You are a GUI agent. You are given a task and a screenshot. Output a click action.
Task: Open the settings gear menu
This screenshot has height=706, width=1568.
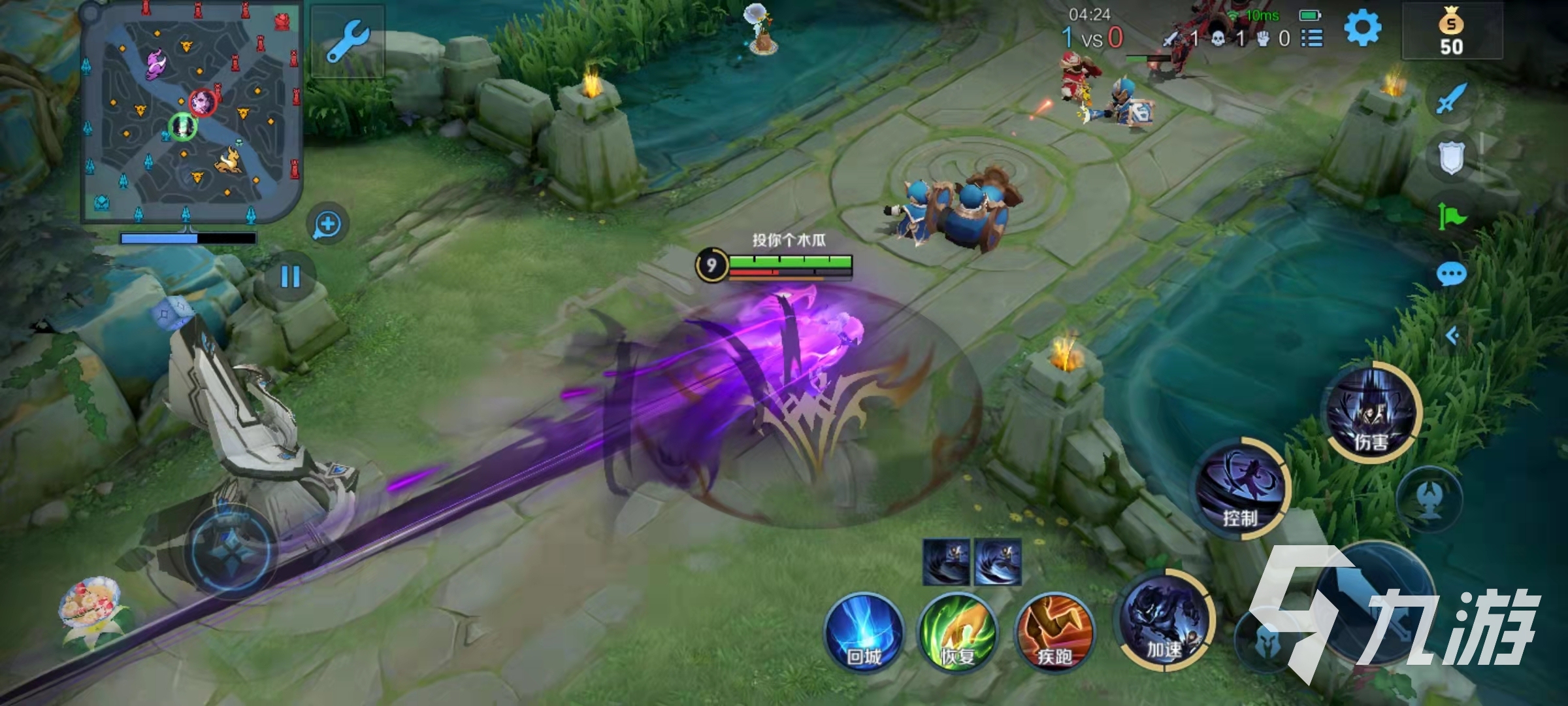pyautogui.click(x=1362, y=29)
